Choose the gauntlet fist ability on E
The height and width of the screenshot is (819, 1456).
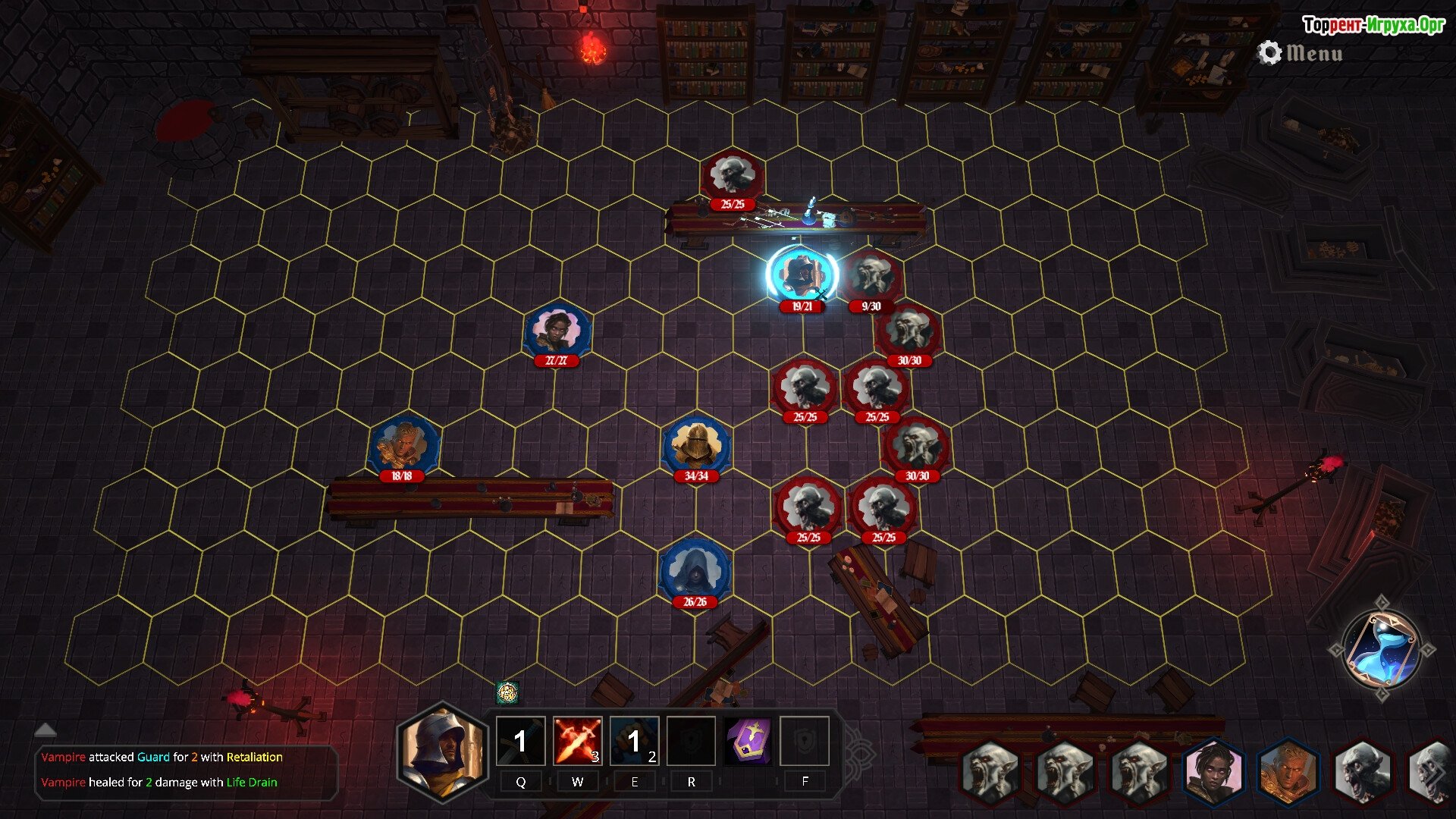click(x=635, y=741)
